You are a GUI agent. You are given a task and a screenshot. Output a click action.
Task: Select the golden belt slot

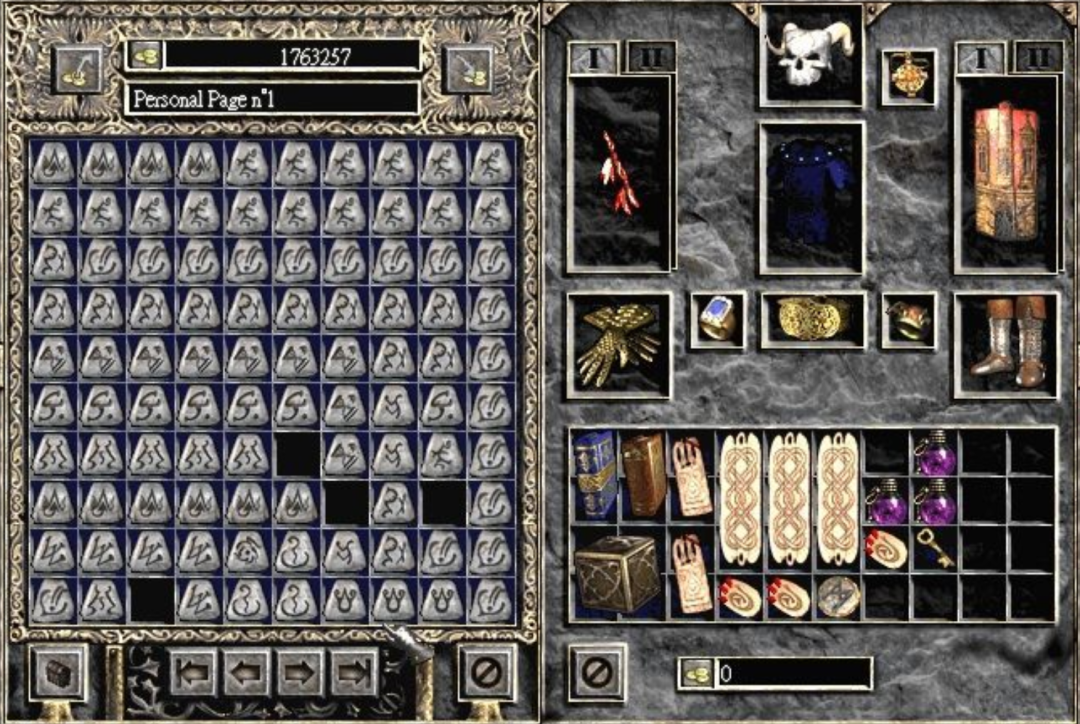pyautogui.click(x=812, y=320)
